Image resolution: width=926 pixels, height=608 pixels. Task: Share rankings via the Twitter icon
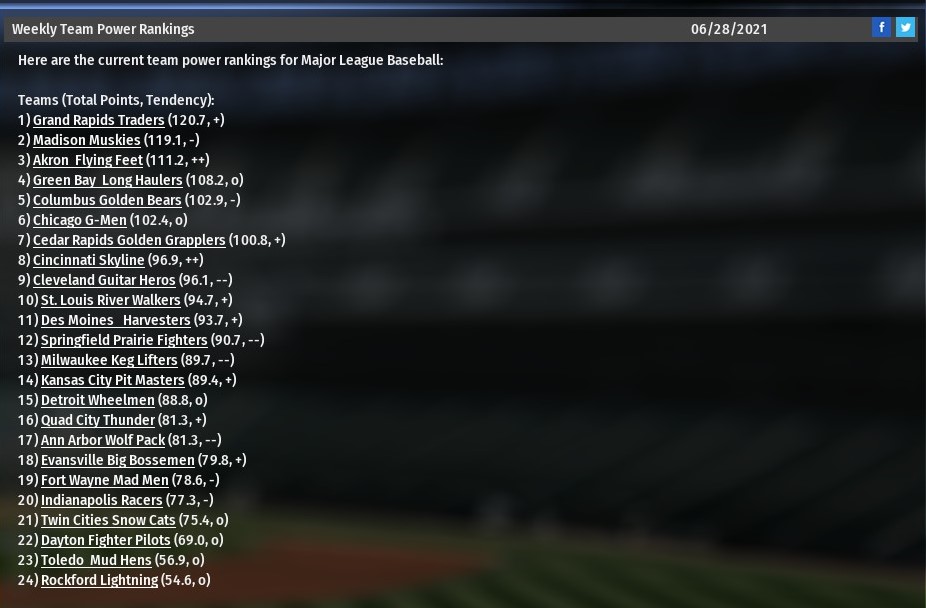[x=905, y=28]
